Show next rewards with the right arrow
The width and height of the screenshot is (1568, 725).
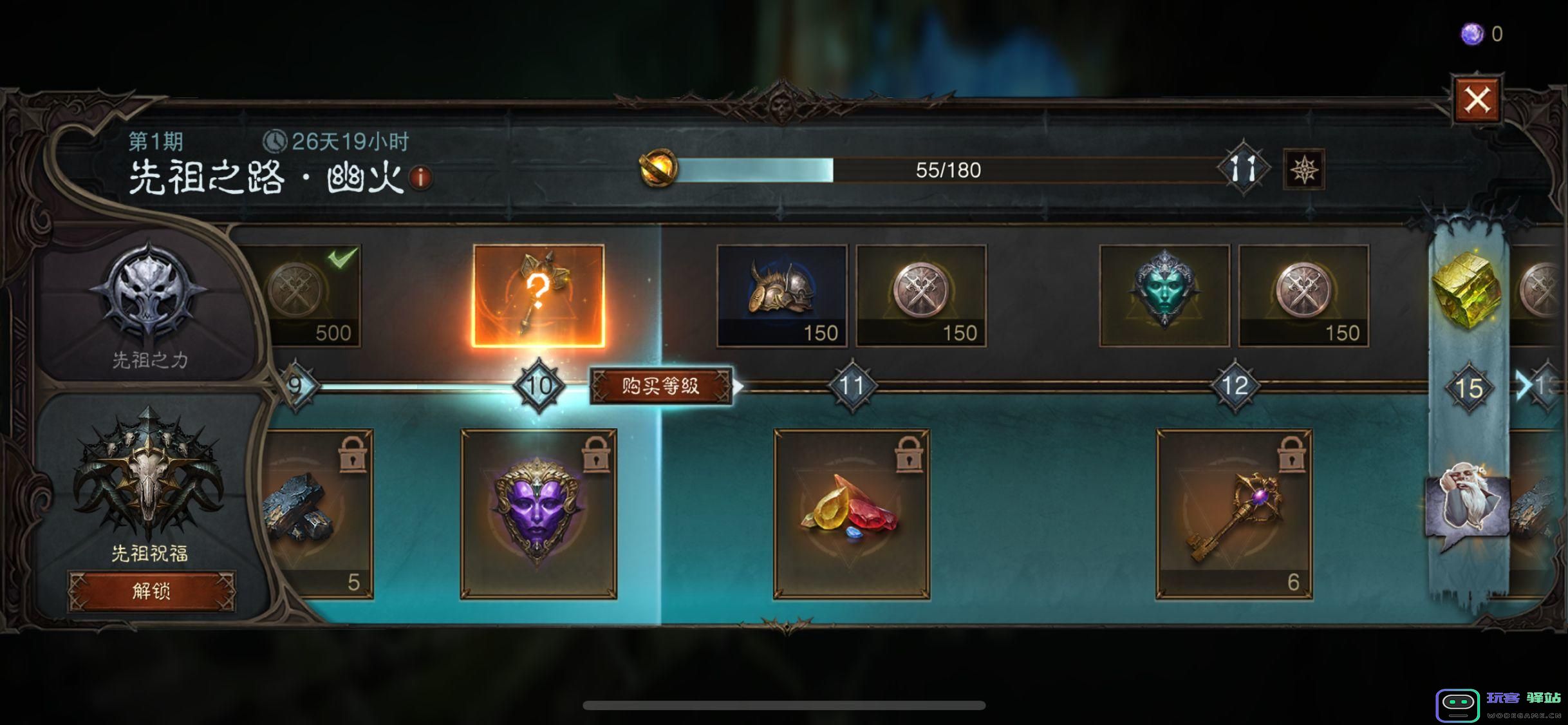tap(1523, 386)
